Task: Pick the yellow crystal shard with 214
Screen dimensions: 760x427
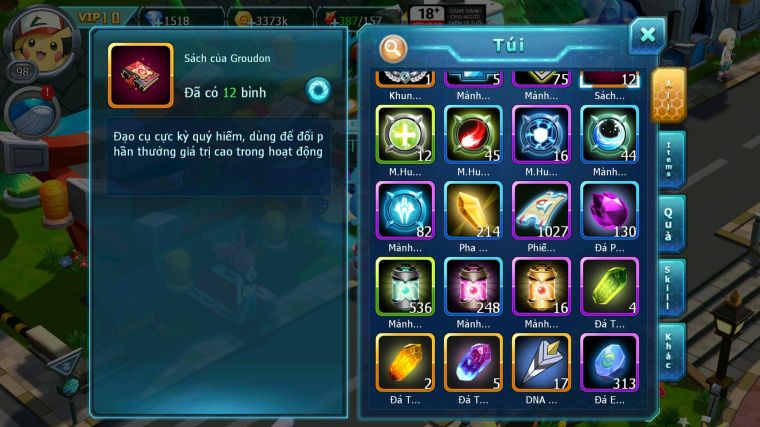Action: coord(473,210)
